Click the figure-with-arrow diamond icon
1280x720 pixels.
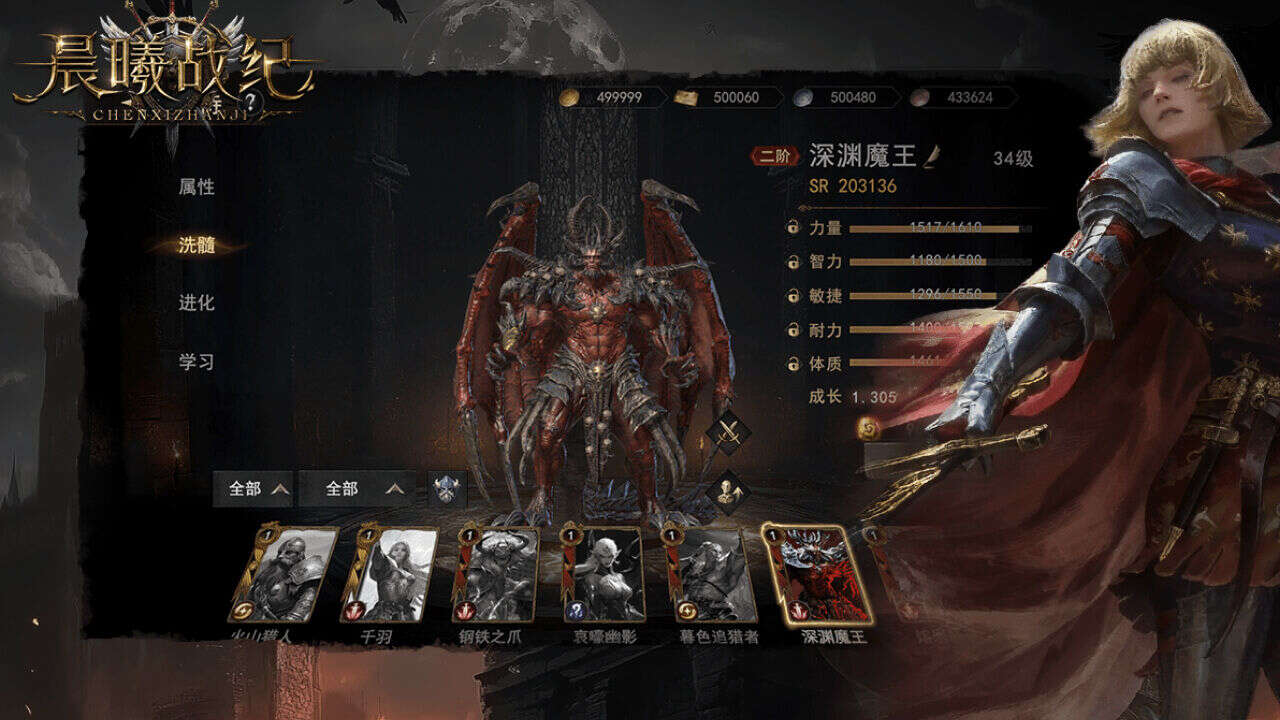(727, 492)
